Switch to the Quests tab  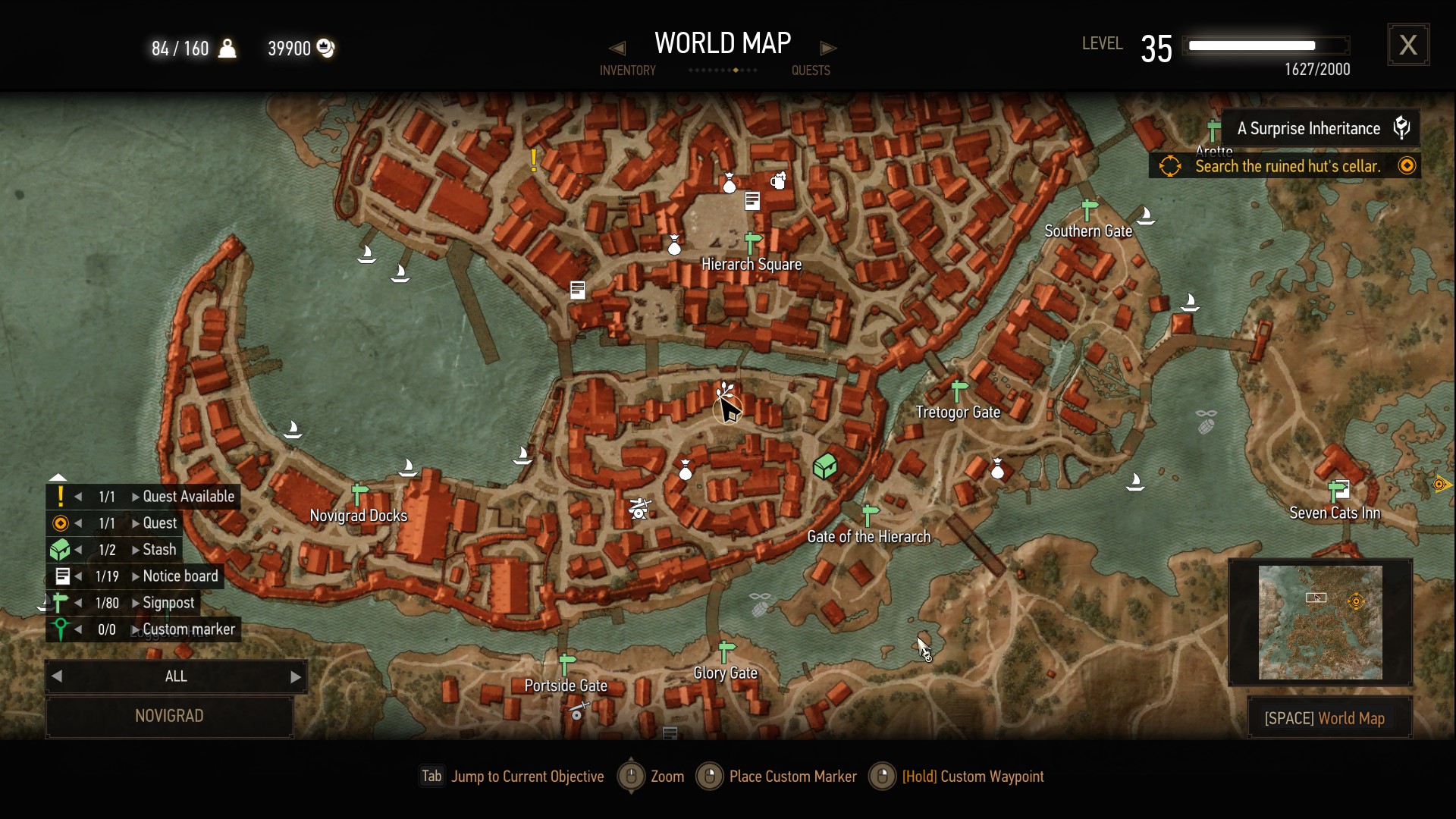(811, 70)
